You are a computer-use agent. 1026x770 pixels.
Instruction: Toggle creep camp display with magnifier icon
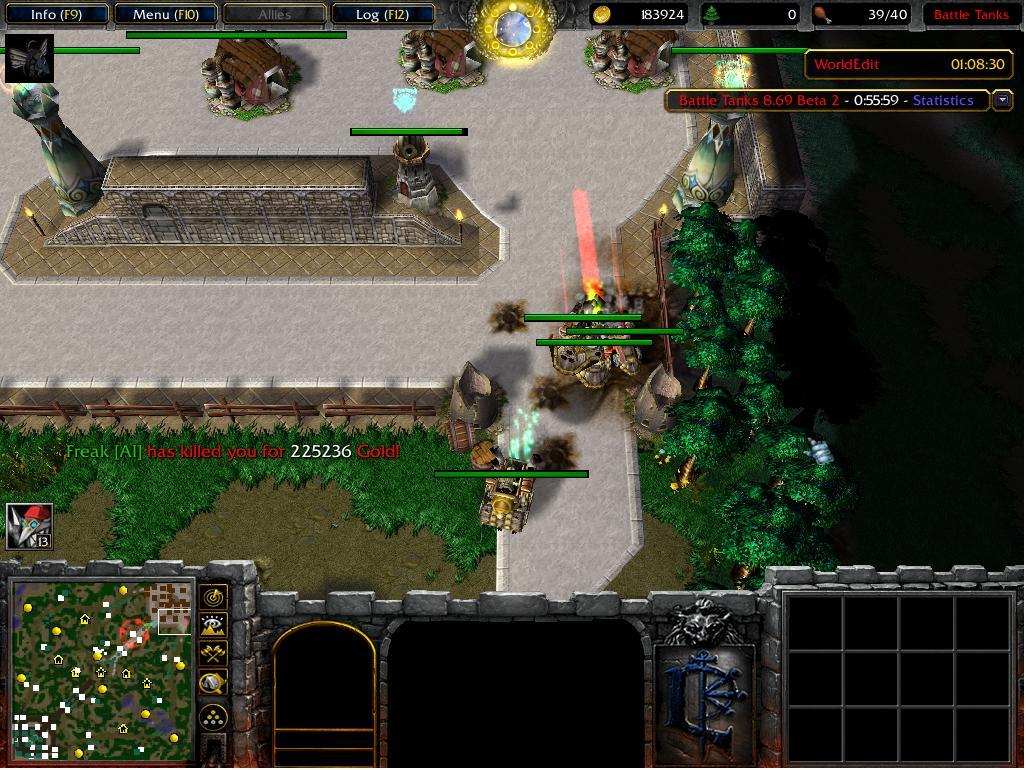pos(213,683)
